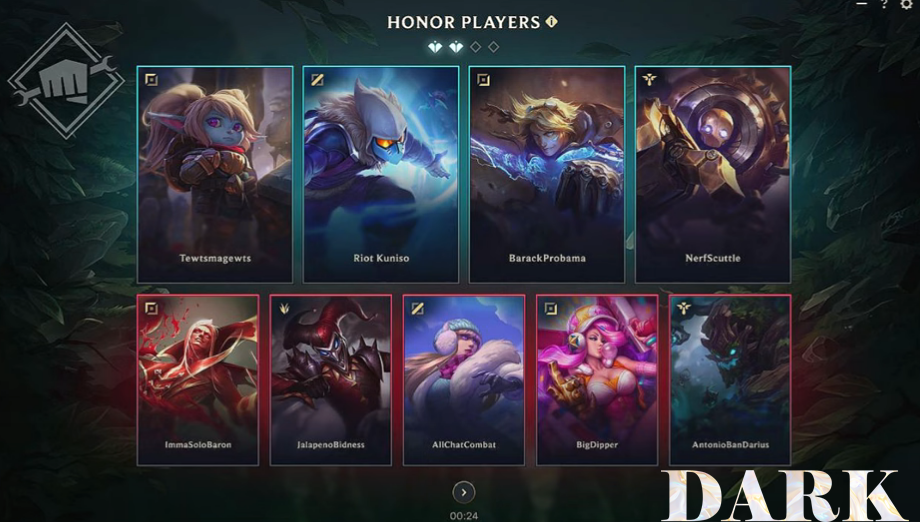This screenshot has width=920, height=522.
Task: Open the client settings gear
Action: (906, 5)
